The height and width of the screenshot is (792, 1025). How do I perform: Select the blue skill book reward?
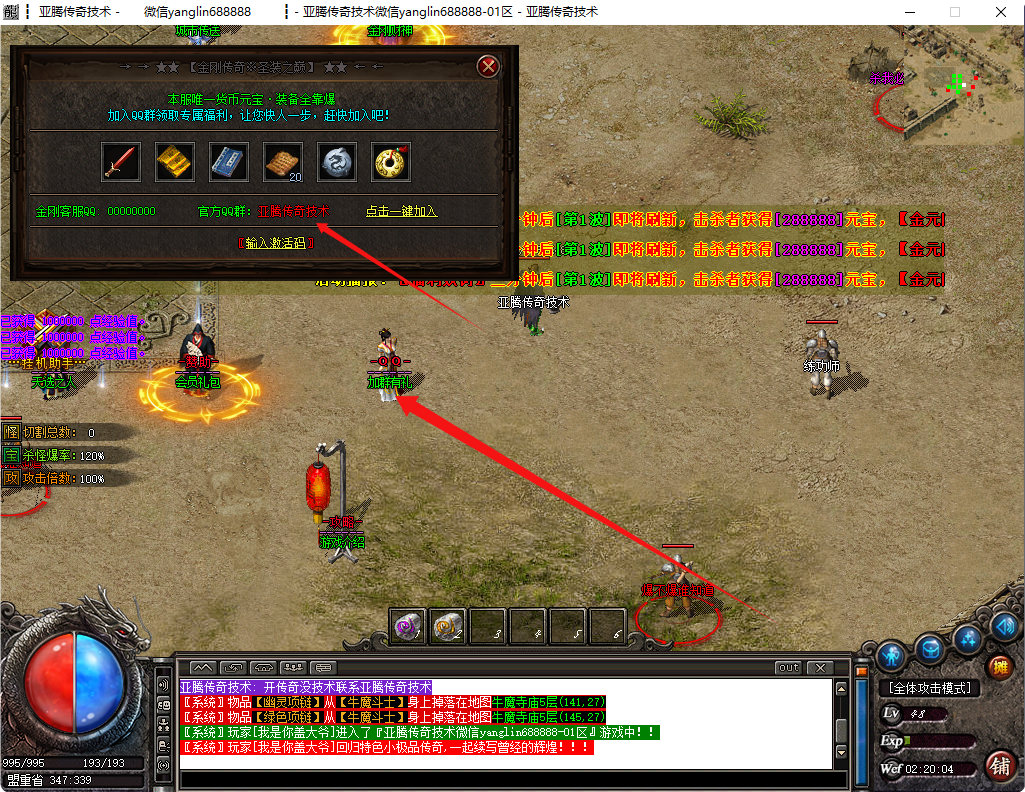pos(229,162)
